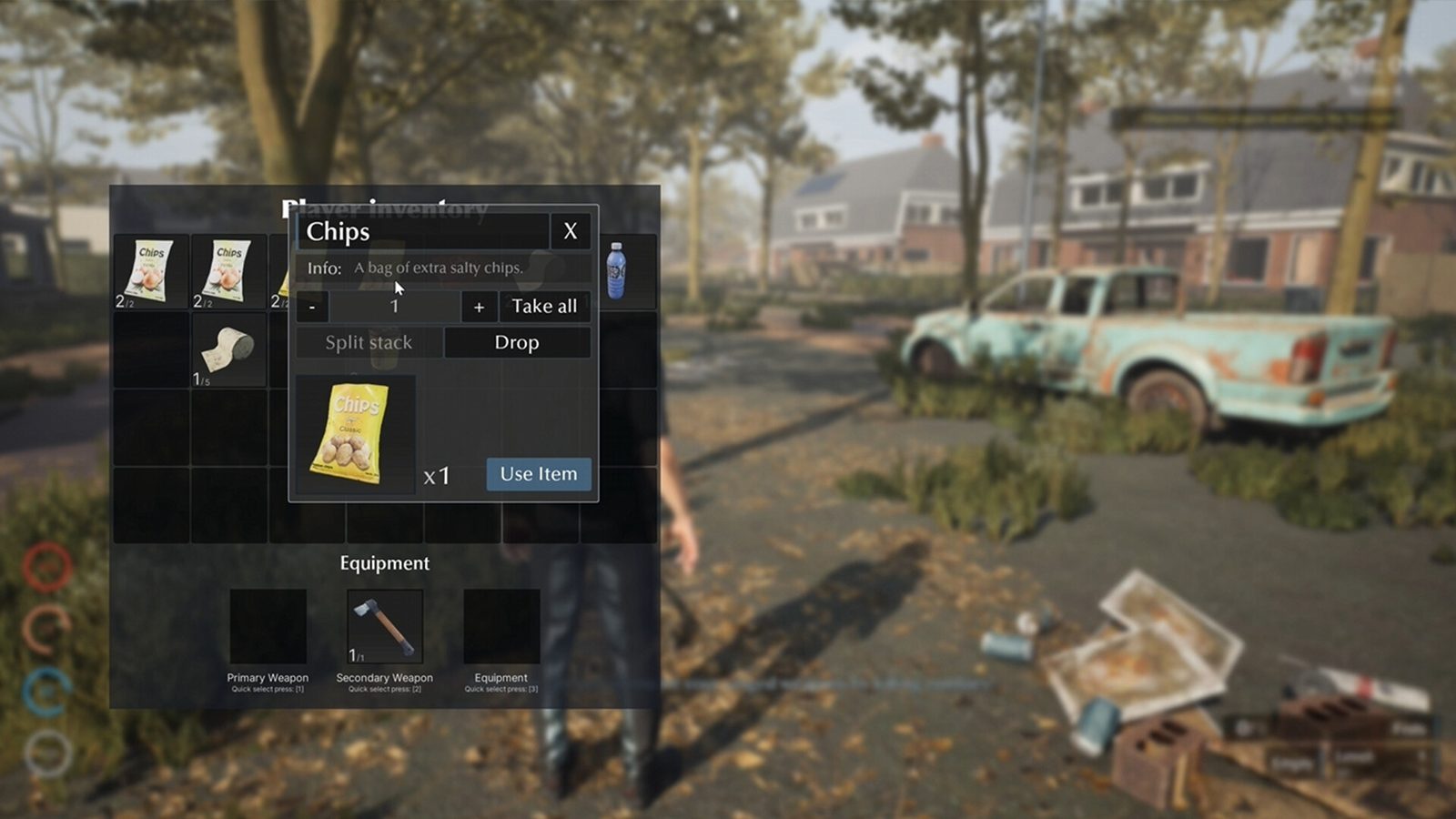Use the Chips item
This screenshot has height=819, width=1456.
(x=538, y=474)
